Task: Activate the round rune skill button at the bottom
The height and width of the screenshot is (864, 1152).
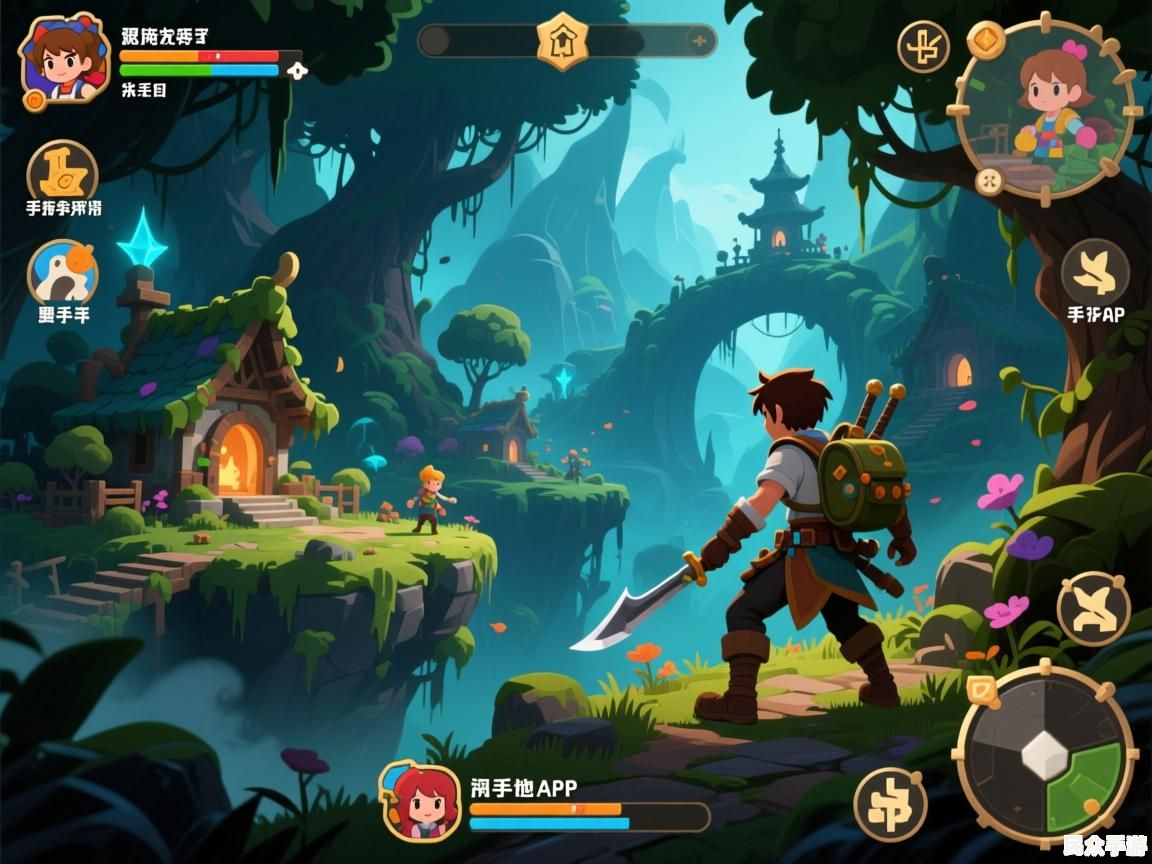Action: point(889,804)
